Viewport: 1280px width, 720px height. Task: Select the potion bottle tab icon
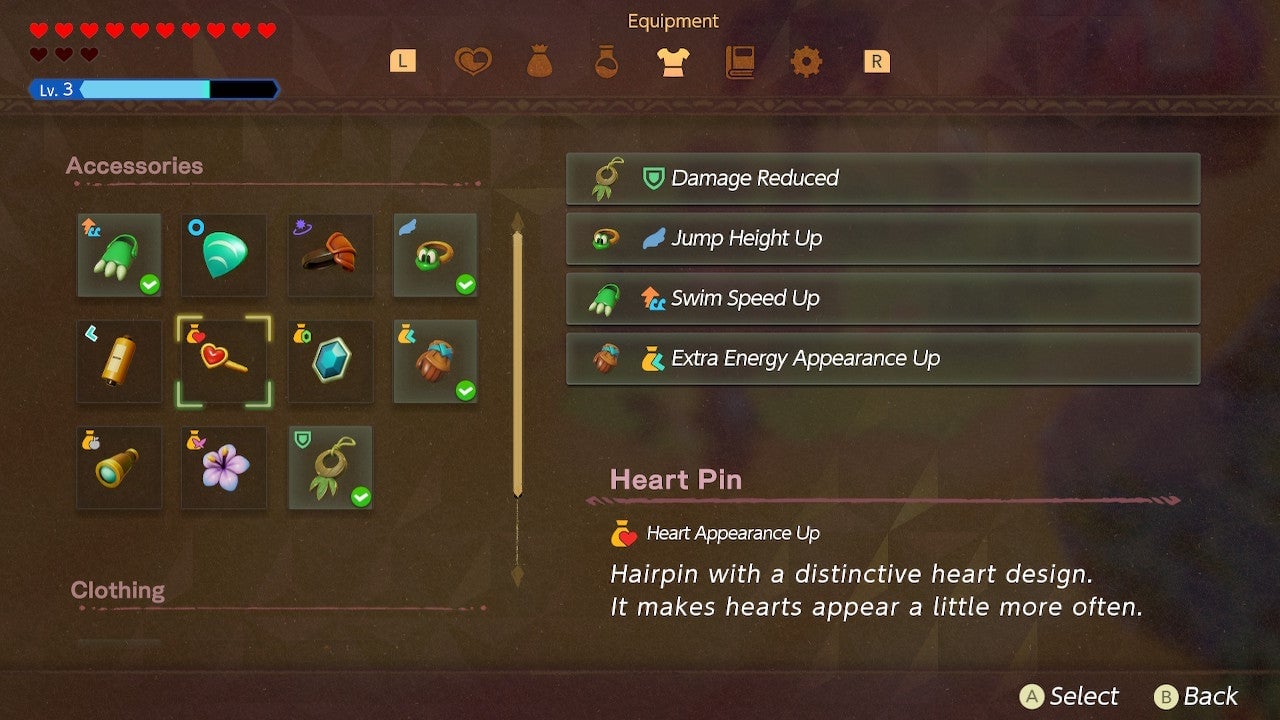point(607,61)
